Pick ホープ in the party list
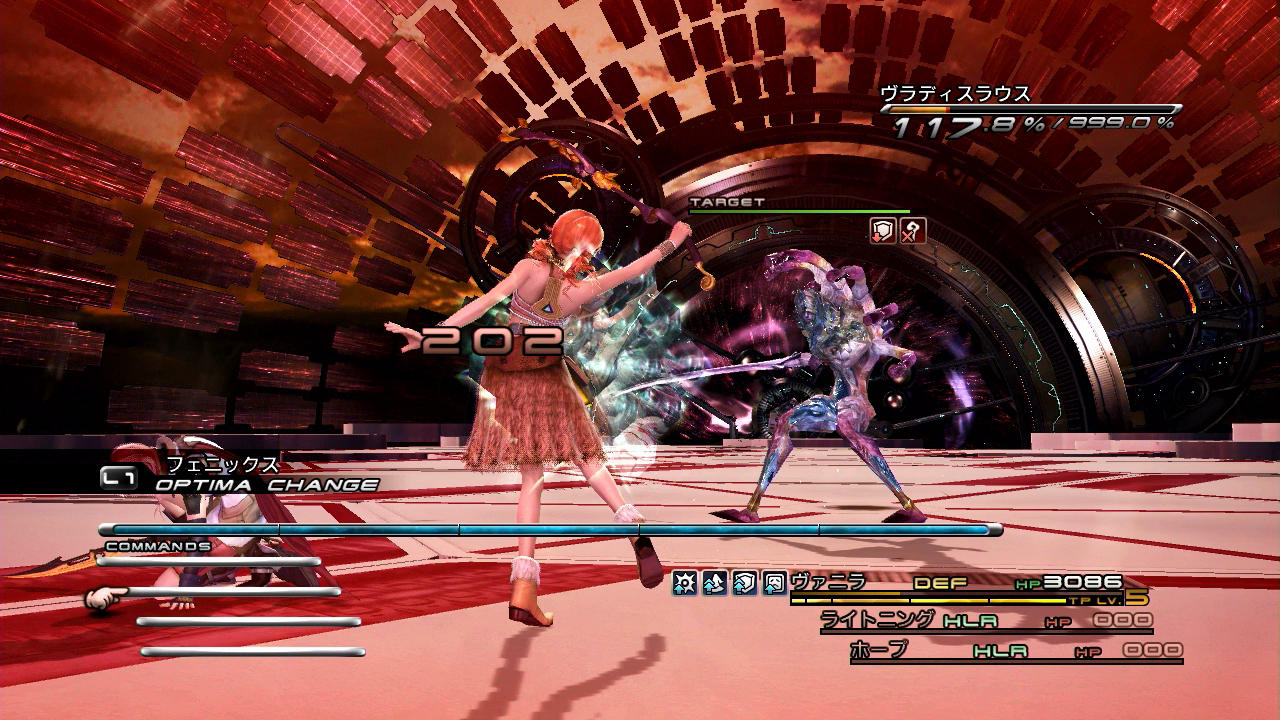Image resolution: width=1280 pixels, height=720 pixels. [879, 650]
